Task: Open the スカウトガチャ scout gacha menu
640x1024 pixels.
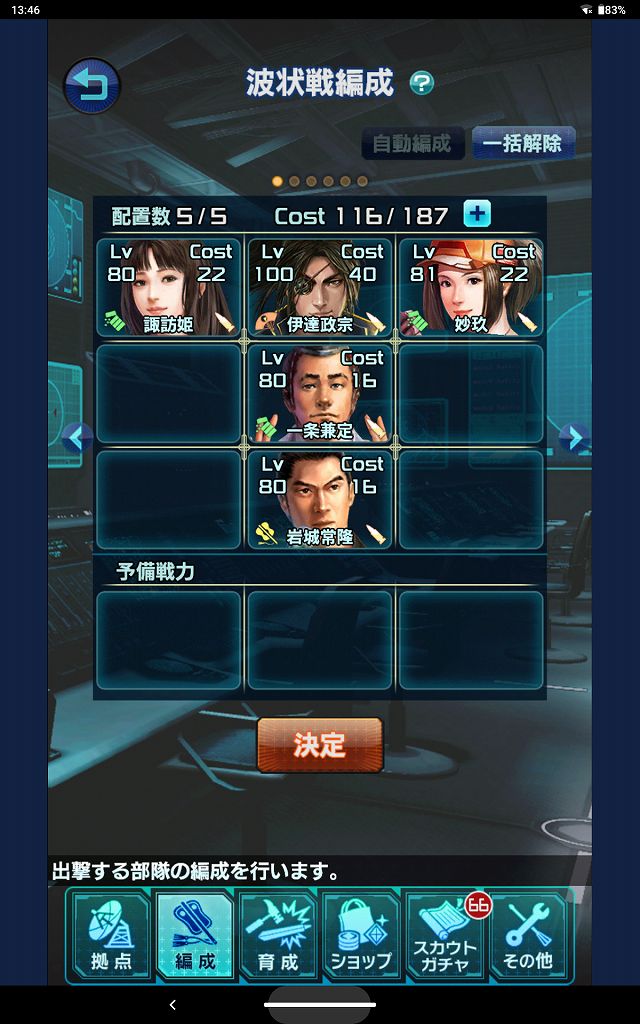Action: (446, 937)
